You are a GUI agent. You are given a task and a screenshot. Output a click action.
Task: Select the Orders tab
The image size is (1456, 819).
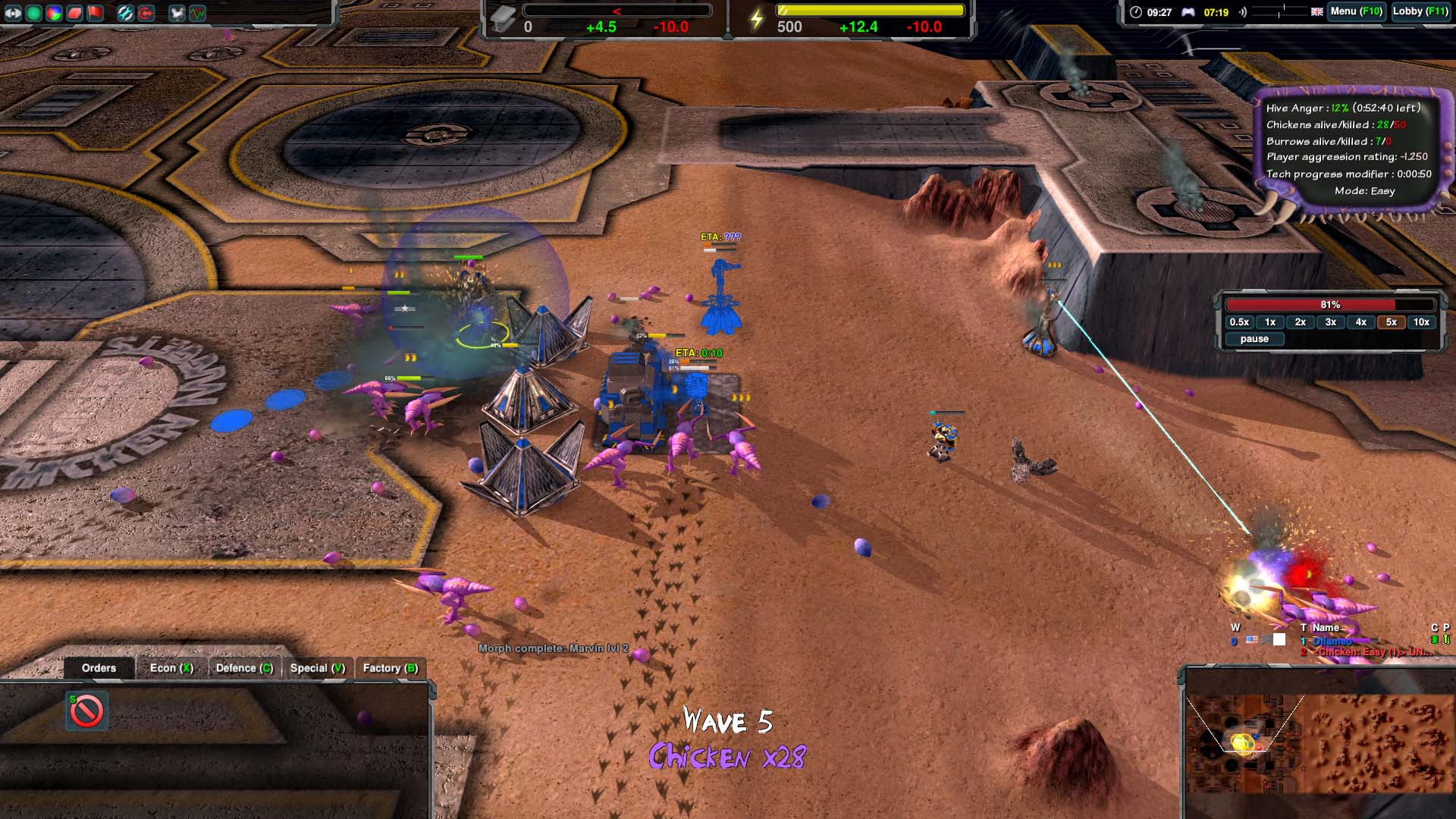pos(99,668)
